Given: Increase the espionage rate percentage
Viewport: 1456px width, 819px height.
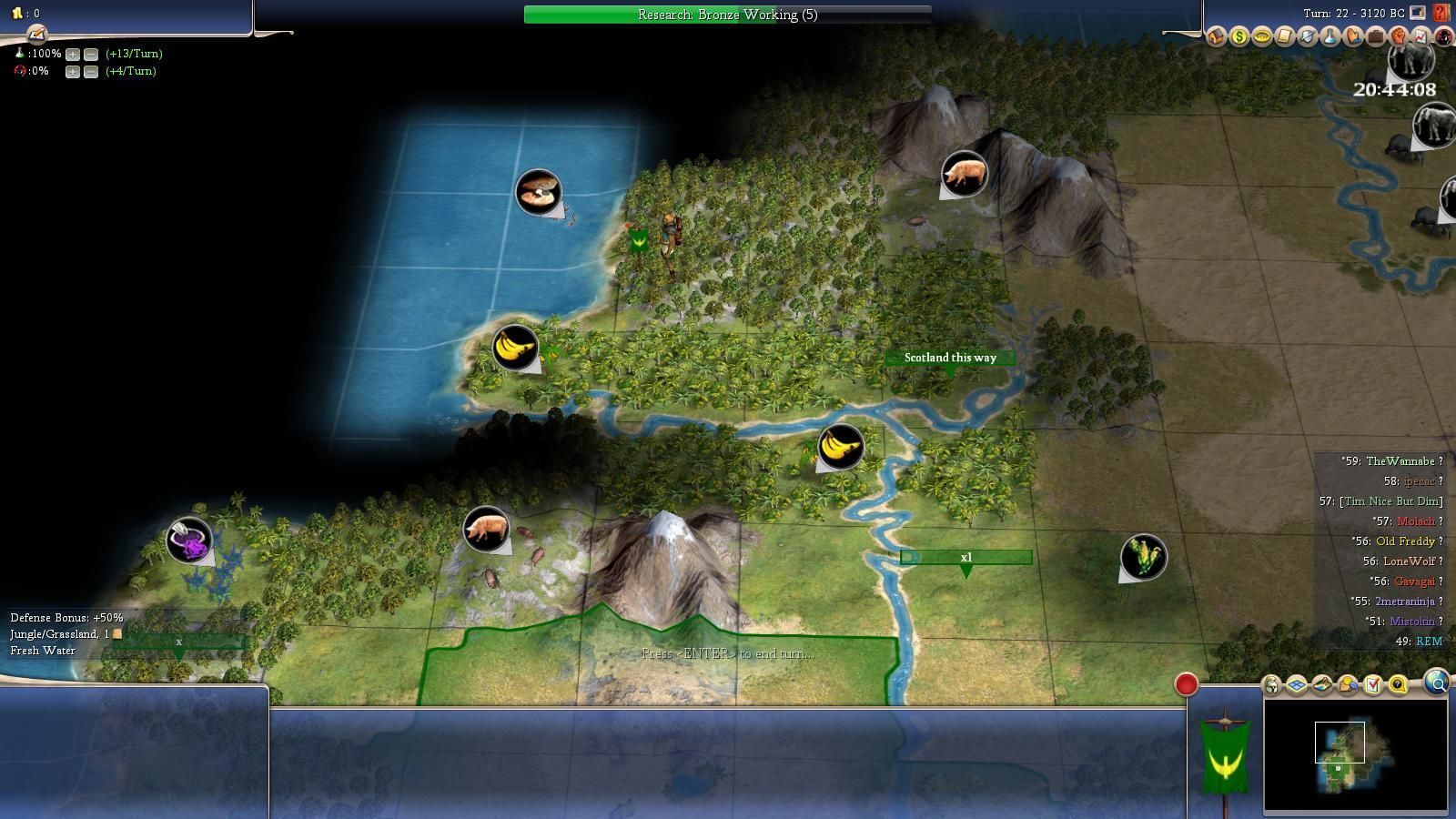Looking at the screenshot, I should coord(73,71).
